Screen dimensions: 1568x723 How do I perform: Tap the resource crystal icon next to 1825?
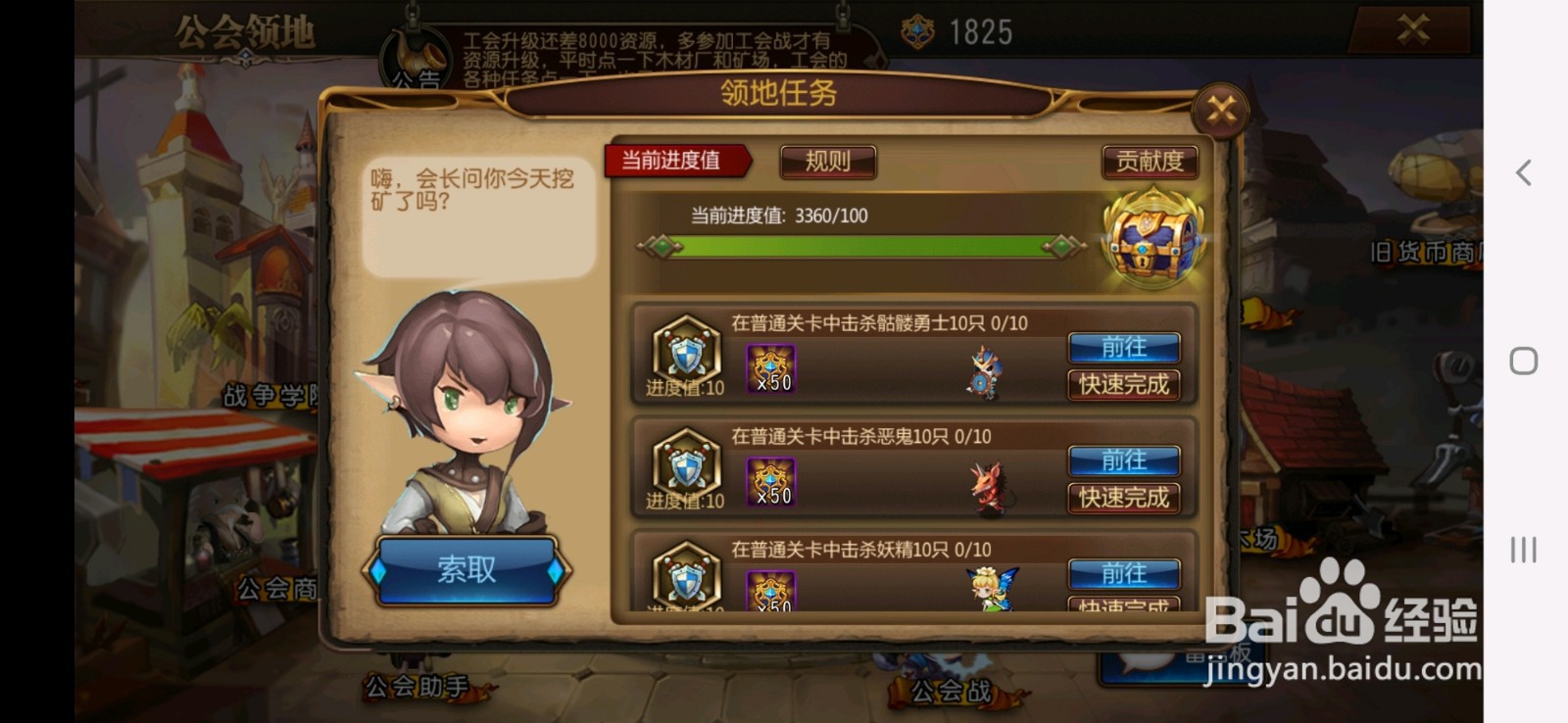click(917, 29)
